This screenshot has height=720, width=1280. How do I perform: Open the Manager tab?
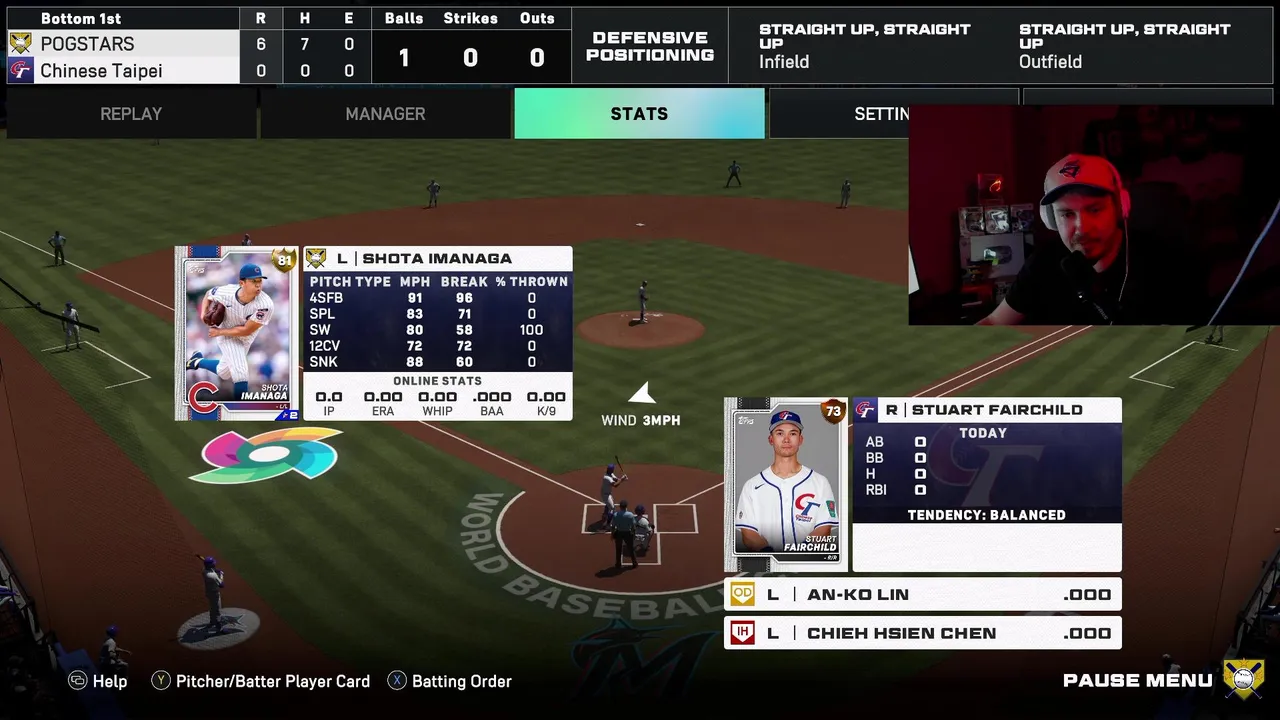[385, 114]
